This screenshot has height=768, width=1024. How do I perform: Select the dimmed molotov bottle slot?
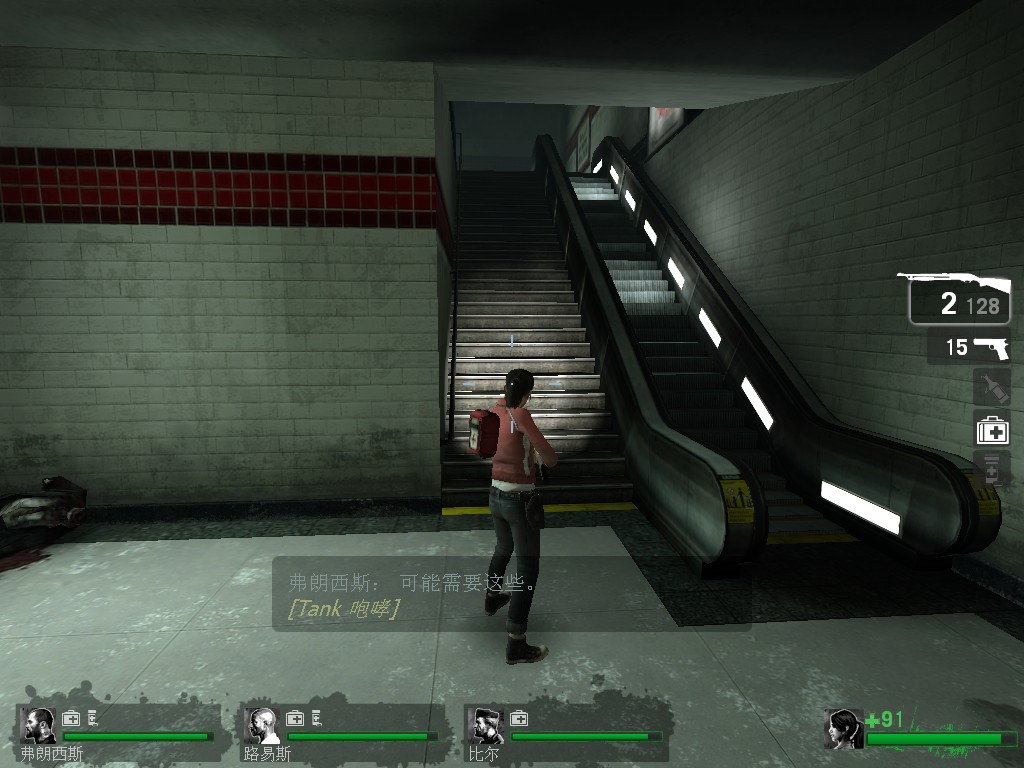click(x=991, y=387)
